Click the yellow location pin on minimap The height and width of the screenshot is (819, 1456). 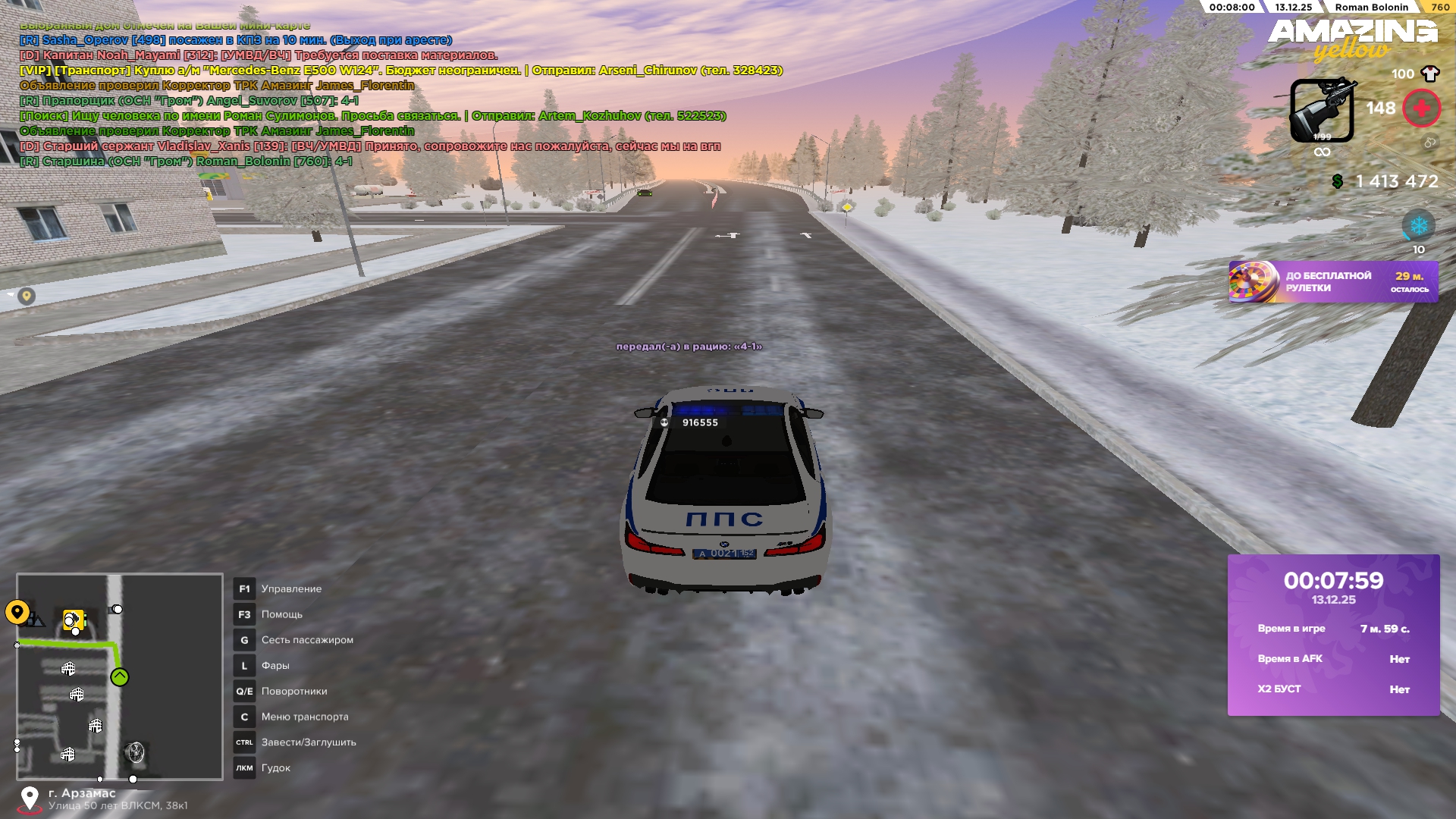pos(17,611)
